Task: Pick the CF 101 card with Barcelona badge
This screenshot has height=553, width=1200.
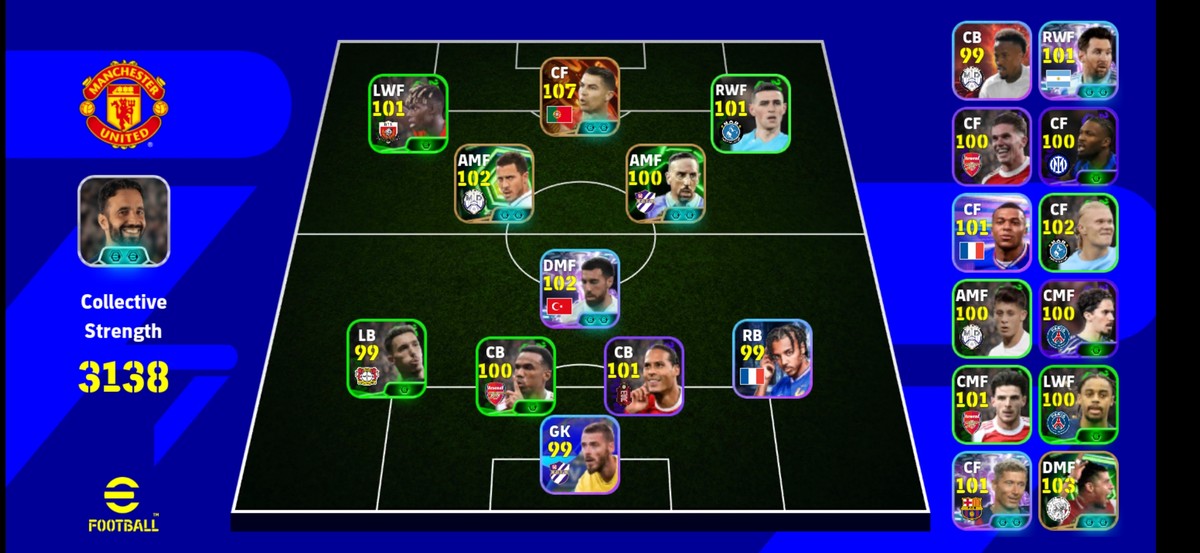Action: (x=991, y=490)
